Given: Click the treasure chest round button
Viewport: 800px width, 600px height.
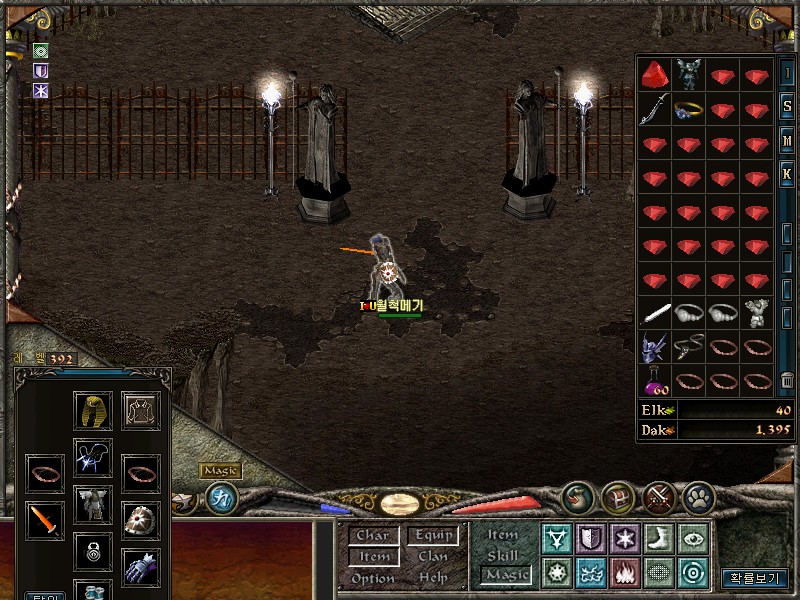Looking at the screenshot, I should tap(617, 496).
